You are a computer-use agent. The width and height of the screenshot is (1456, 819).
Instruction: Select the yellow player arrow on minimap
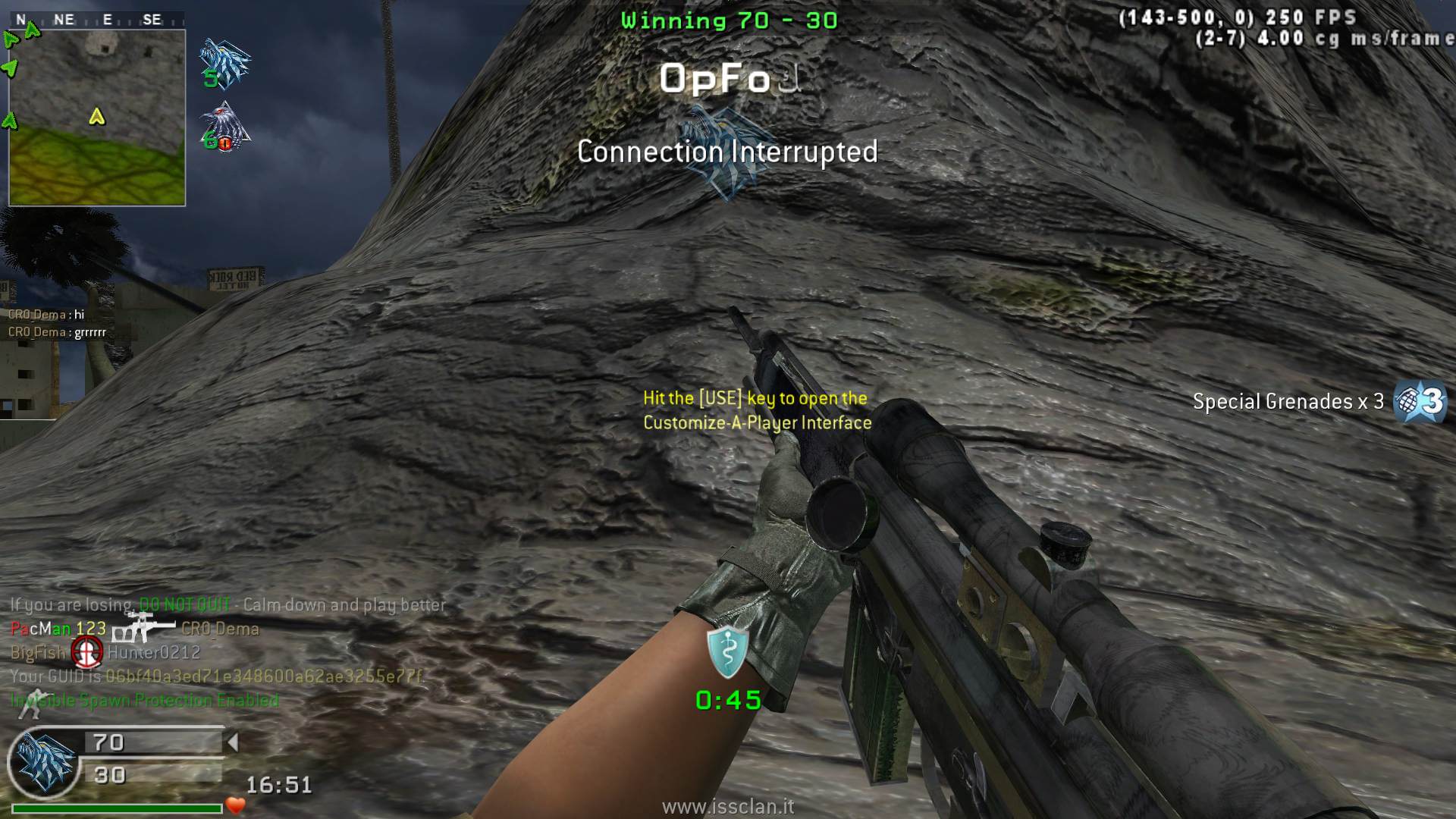pos(96,117)
